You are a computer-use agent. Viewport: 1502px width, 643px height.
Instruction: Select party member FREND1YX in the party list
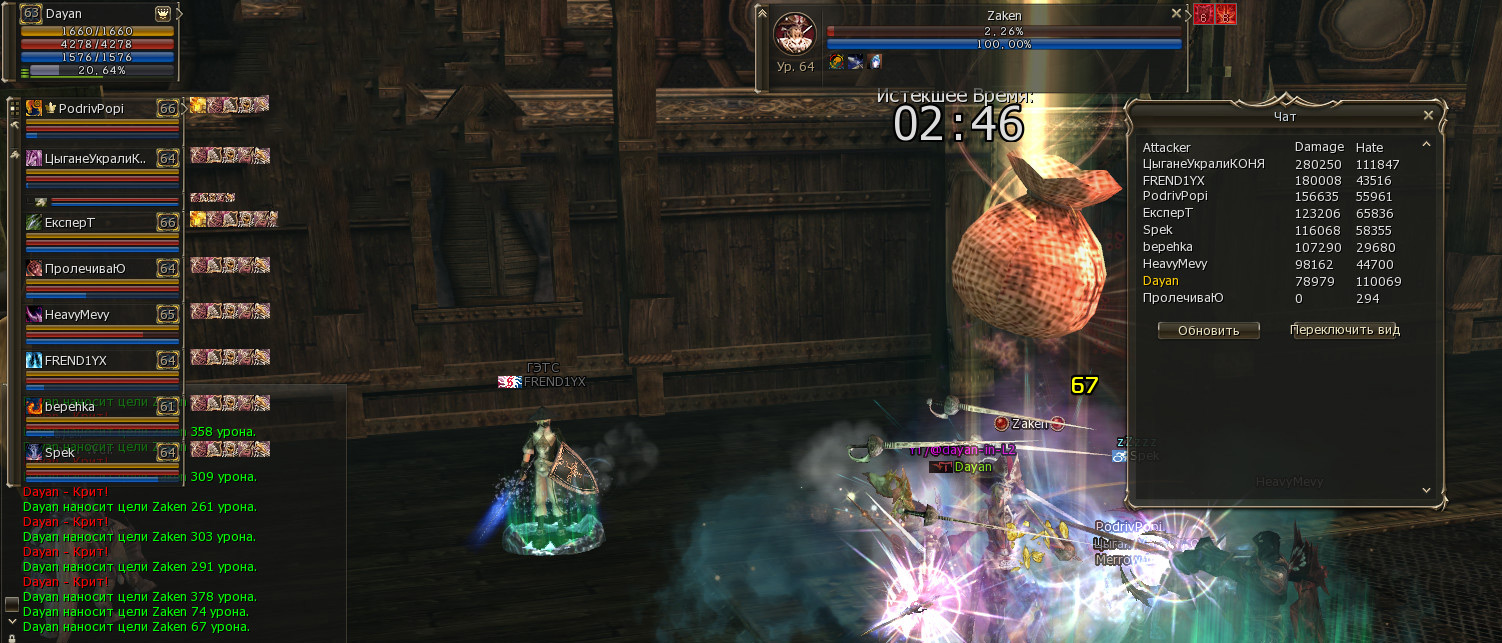[76, 360]
